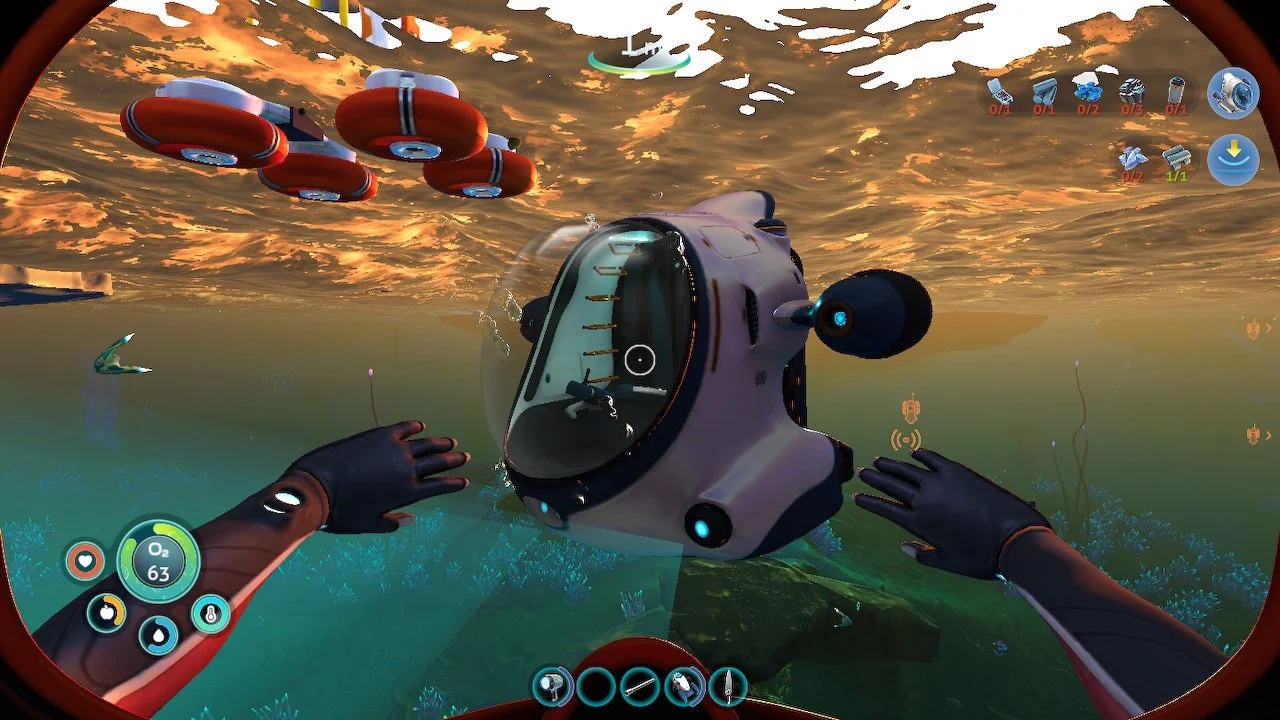Select the flashlight hotbar slot
1280x720 pixels.
(x=552, y=686)
